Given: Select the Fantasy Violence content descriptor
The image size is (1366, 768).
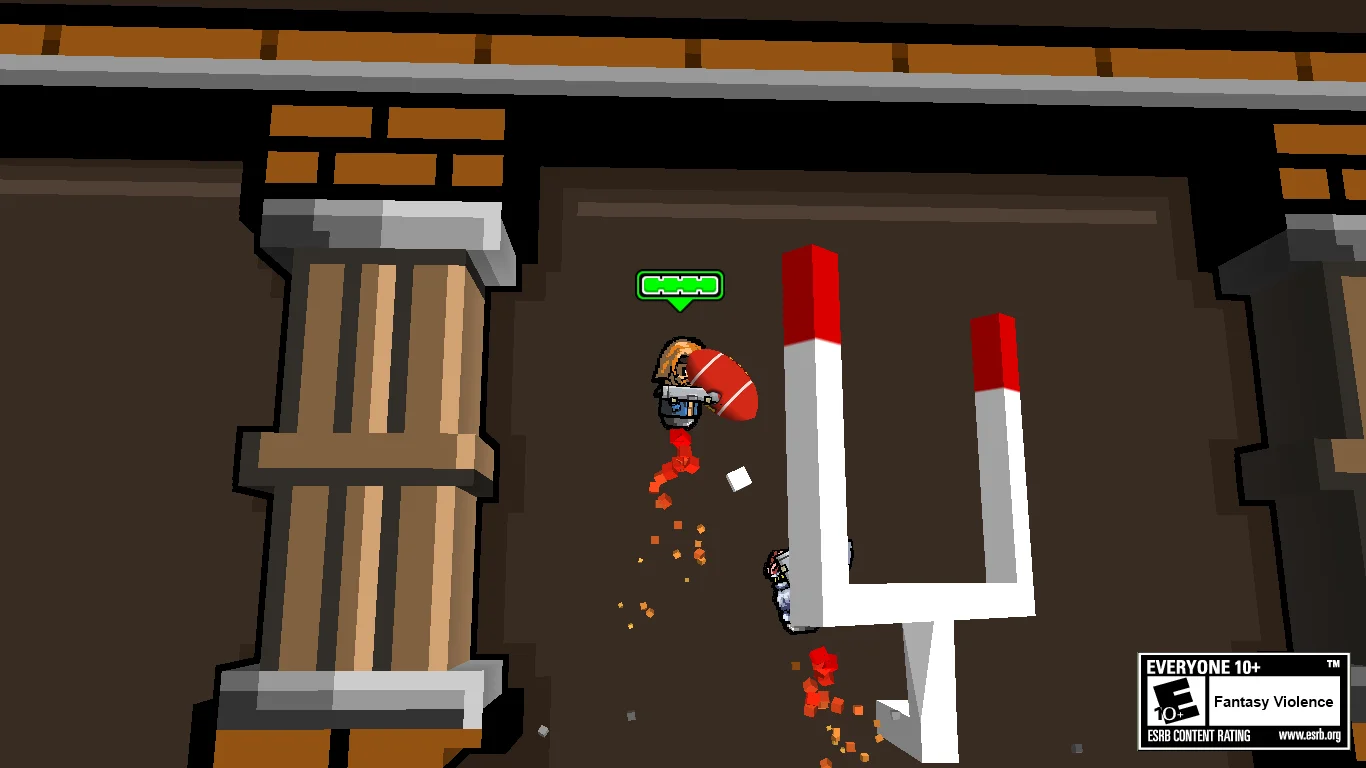Looking at the screenshot, I should (1276, 702).
